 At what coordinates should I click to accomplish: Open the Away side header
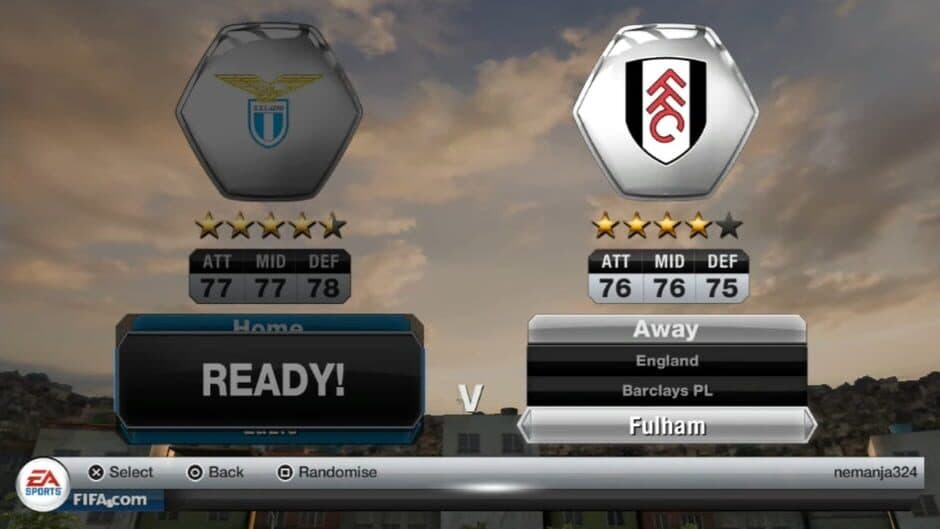pyautogui.click(x=666, y=329)
